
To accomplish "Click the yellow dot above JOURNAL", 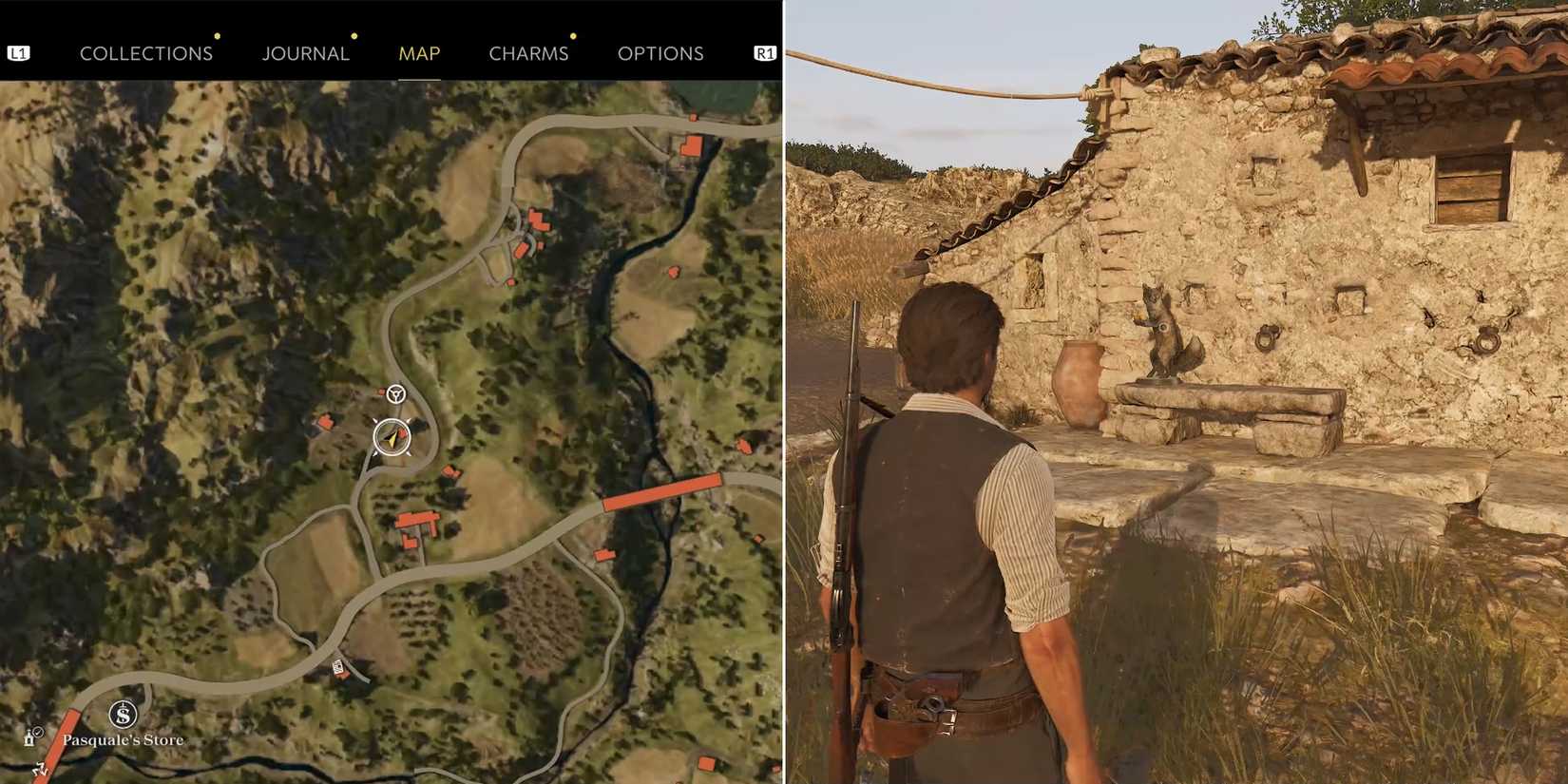I will 354,36.
